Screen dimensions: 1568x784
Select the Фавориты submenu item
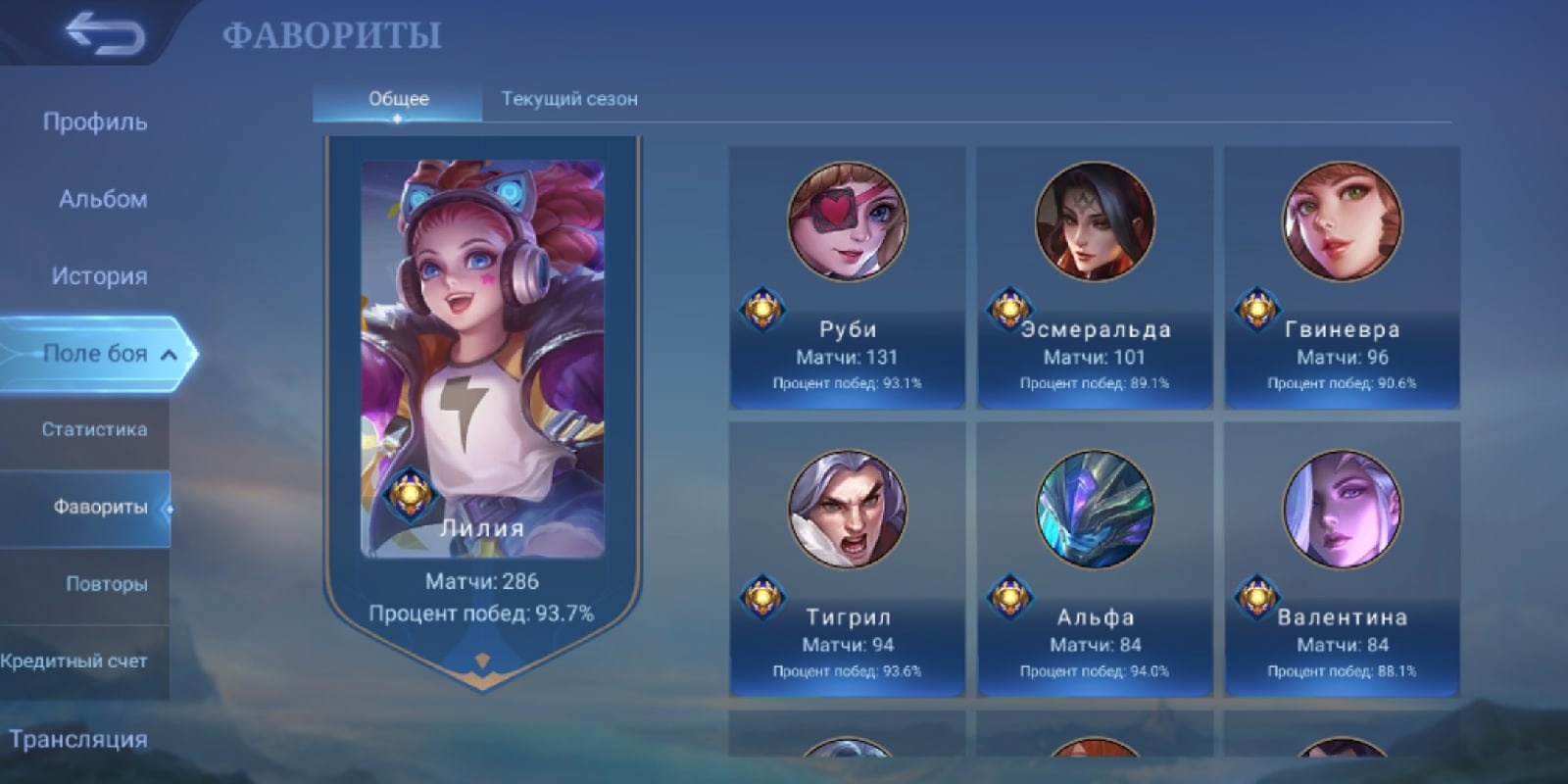(100, 507)
